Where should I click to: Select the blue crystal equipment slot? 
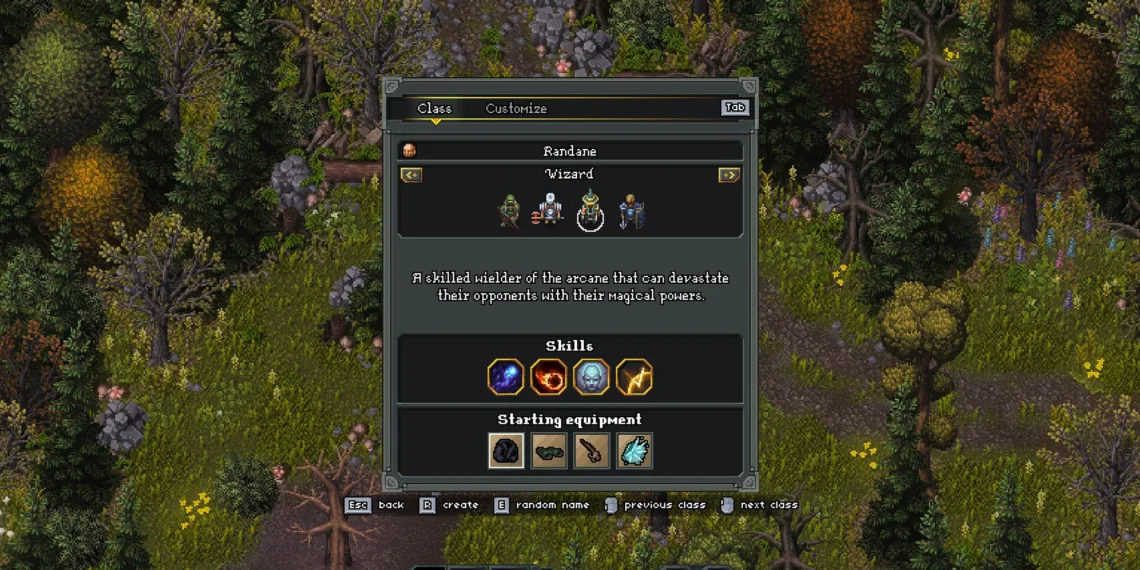[634, 451]
